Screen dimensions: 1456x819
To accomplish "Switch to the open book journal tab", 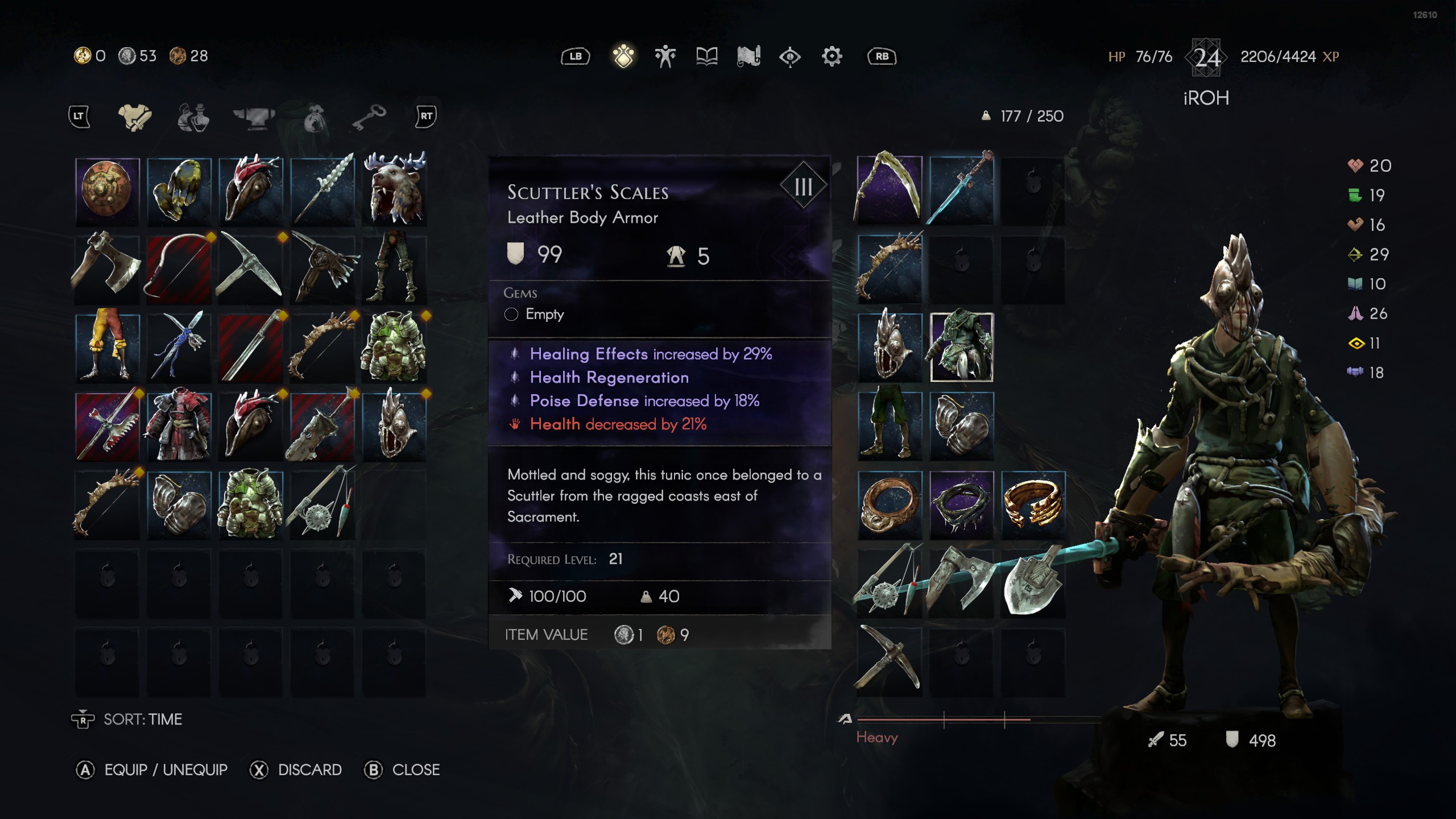I will coord(707,56).
